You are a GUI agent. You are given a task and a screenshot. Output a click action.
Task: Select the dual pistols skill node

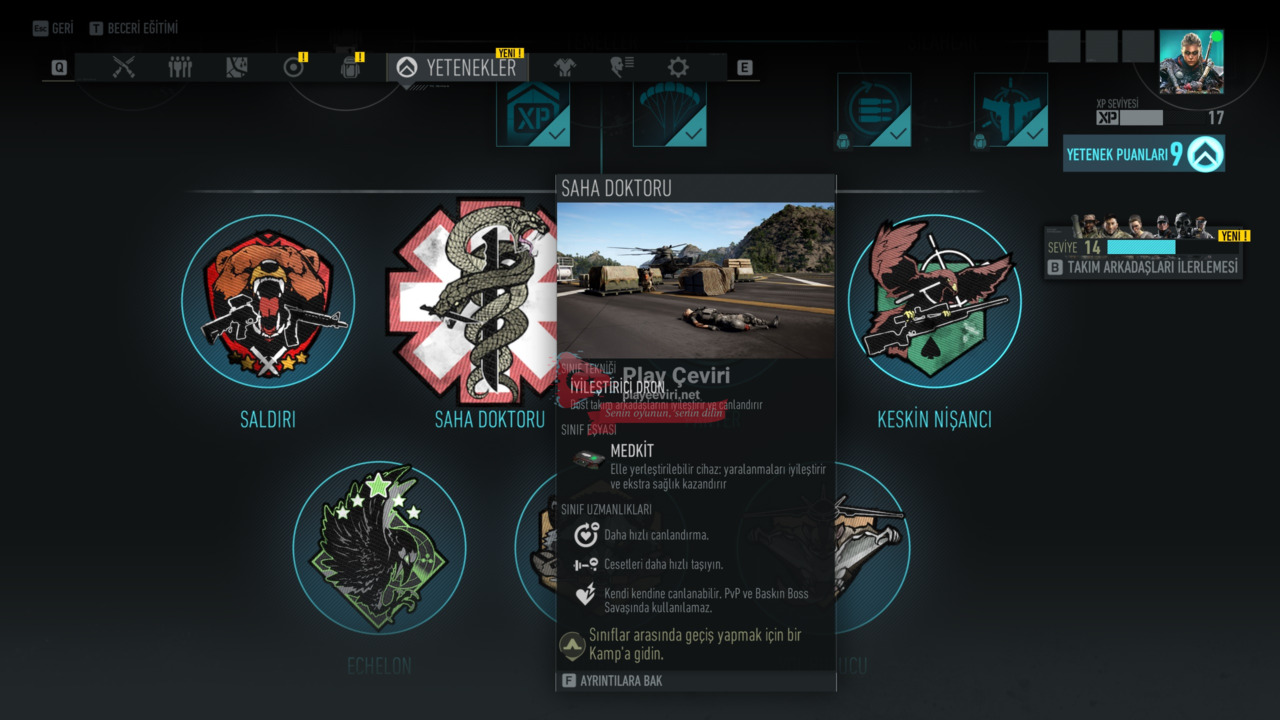click(1011, 110)
